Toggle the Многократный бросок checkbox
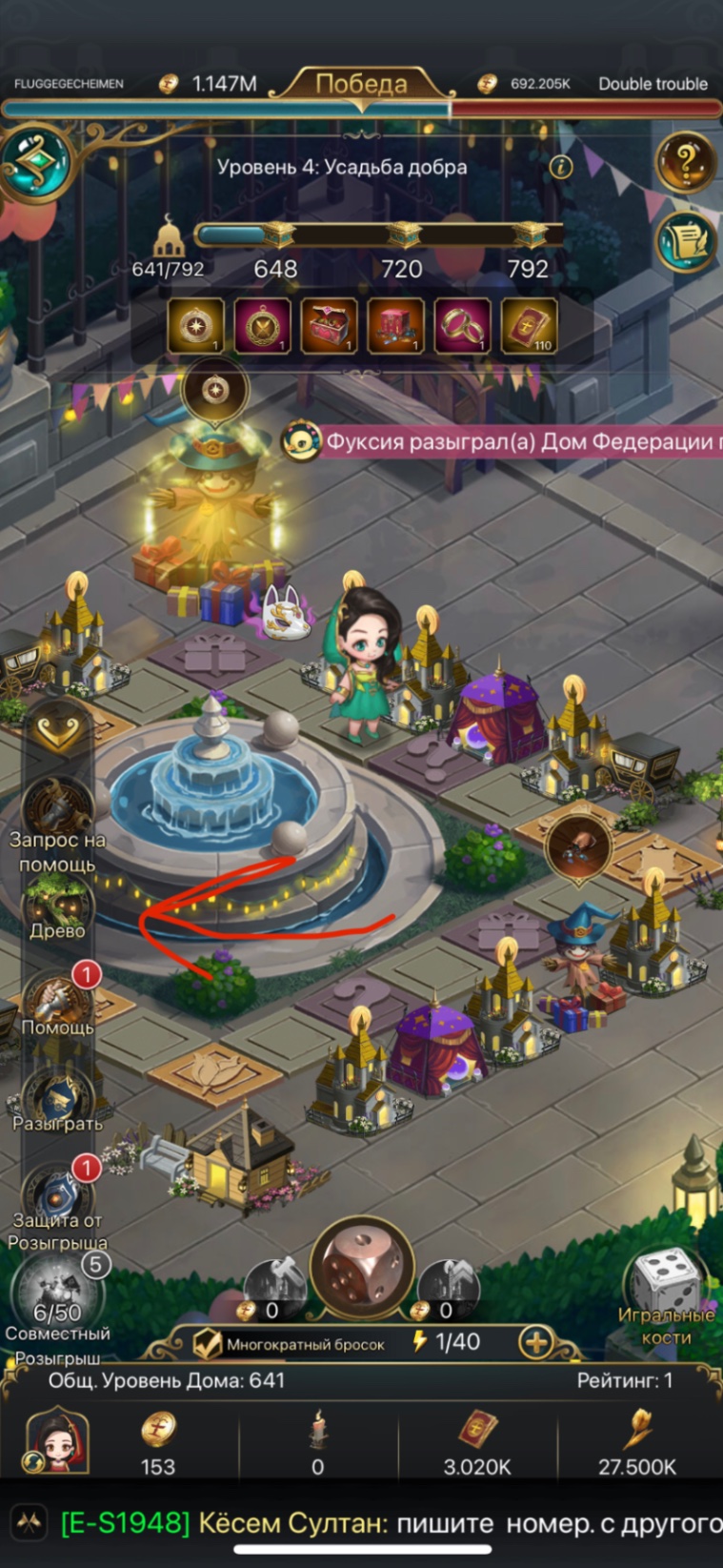 click(x=208, y=1344)
